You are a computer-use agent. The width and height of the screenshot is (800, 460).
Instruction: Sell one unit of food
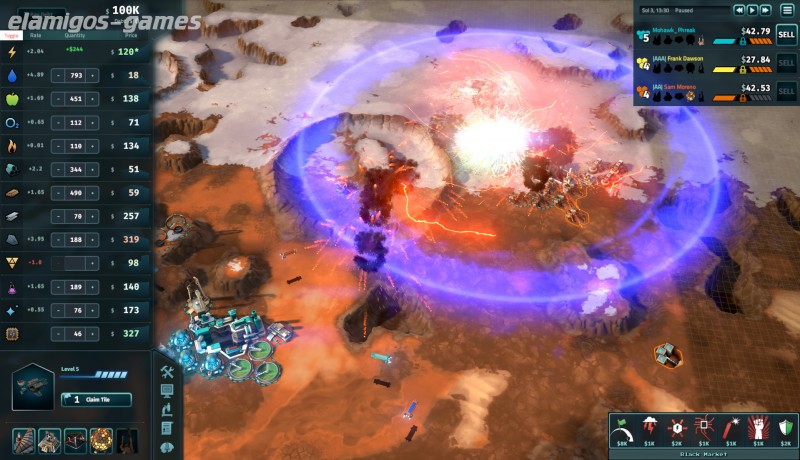click(x=58, y=99)
